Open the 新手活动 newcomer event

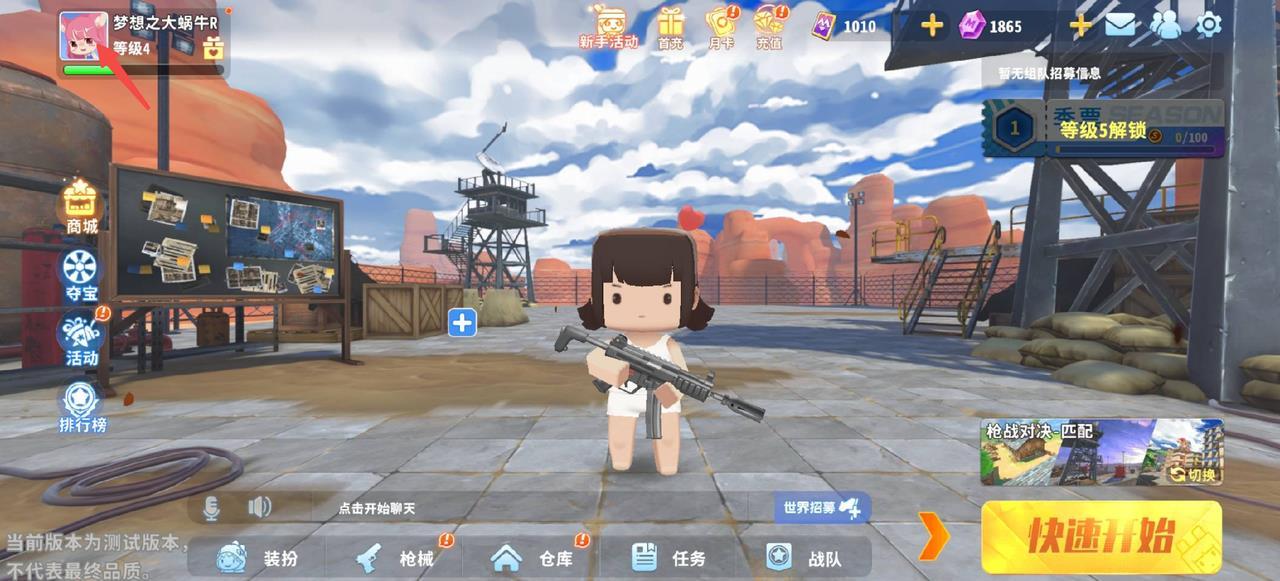(x=608, y=26)
